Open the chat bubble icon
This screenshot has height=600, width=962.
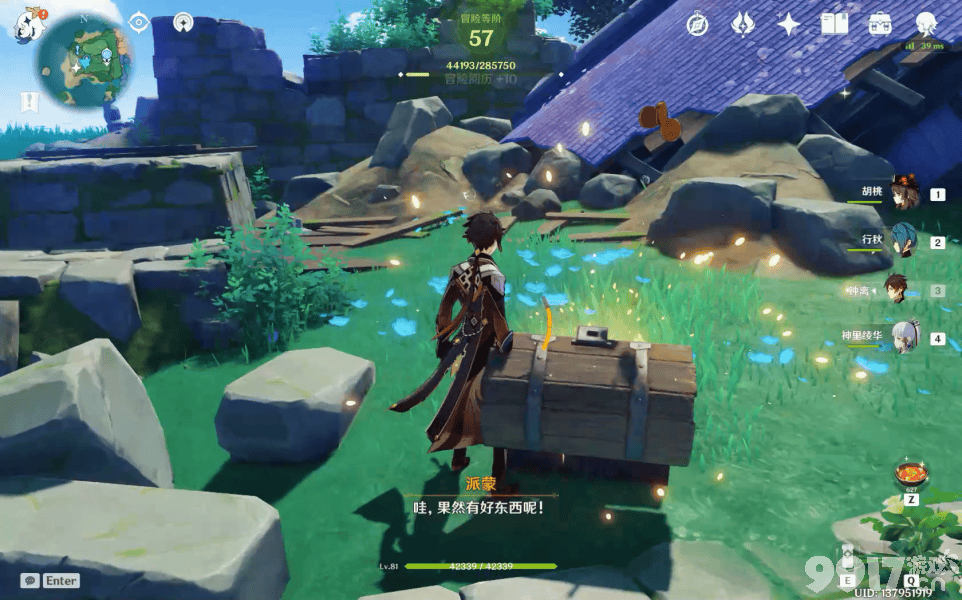pyautogui.click(x=30, y=580)
